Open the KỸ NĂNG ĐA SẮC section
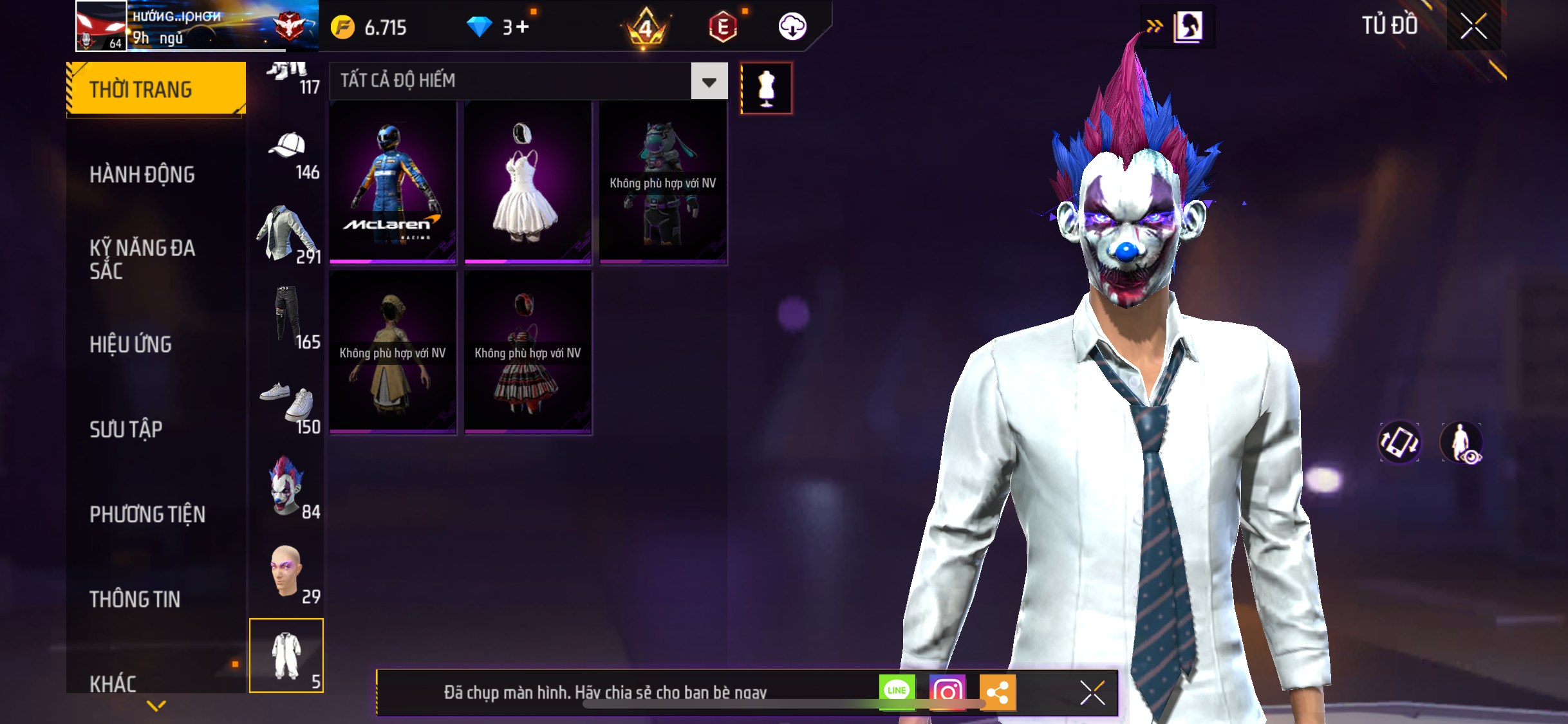The image size is (1568, 724). (142, 259)
